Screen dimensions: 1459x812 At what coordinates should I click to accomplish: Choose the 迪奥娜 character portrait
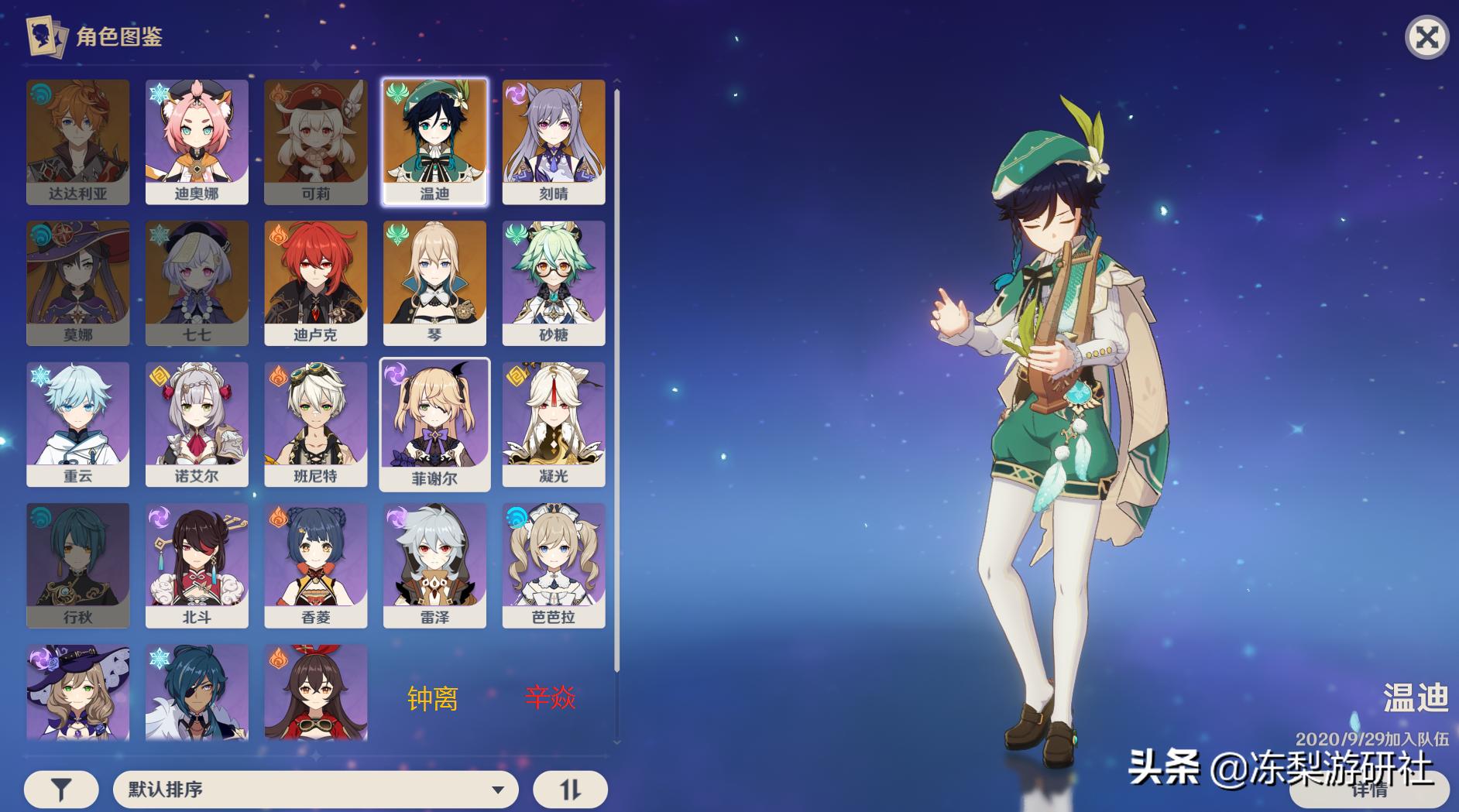(197, 141)
